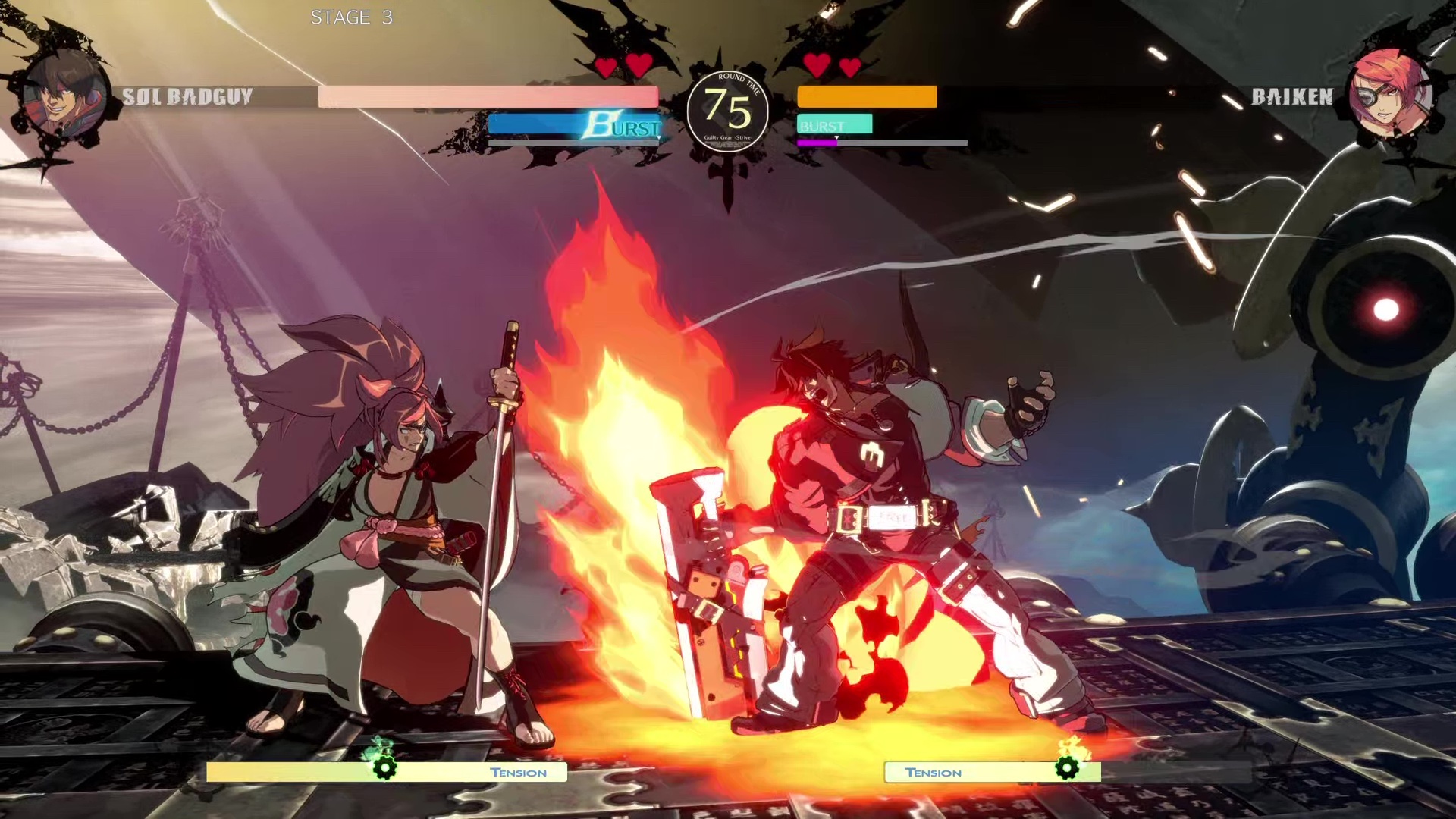Select the Baiken character portrait
The image size is (1456, 819).
(x=1390, y=94)
